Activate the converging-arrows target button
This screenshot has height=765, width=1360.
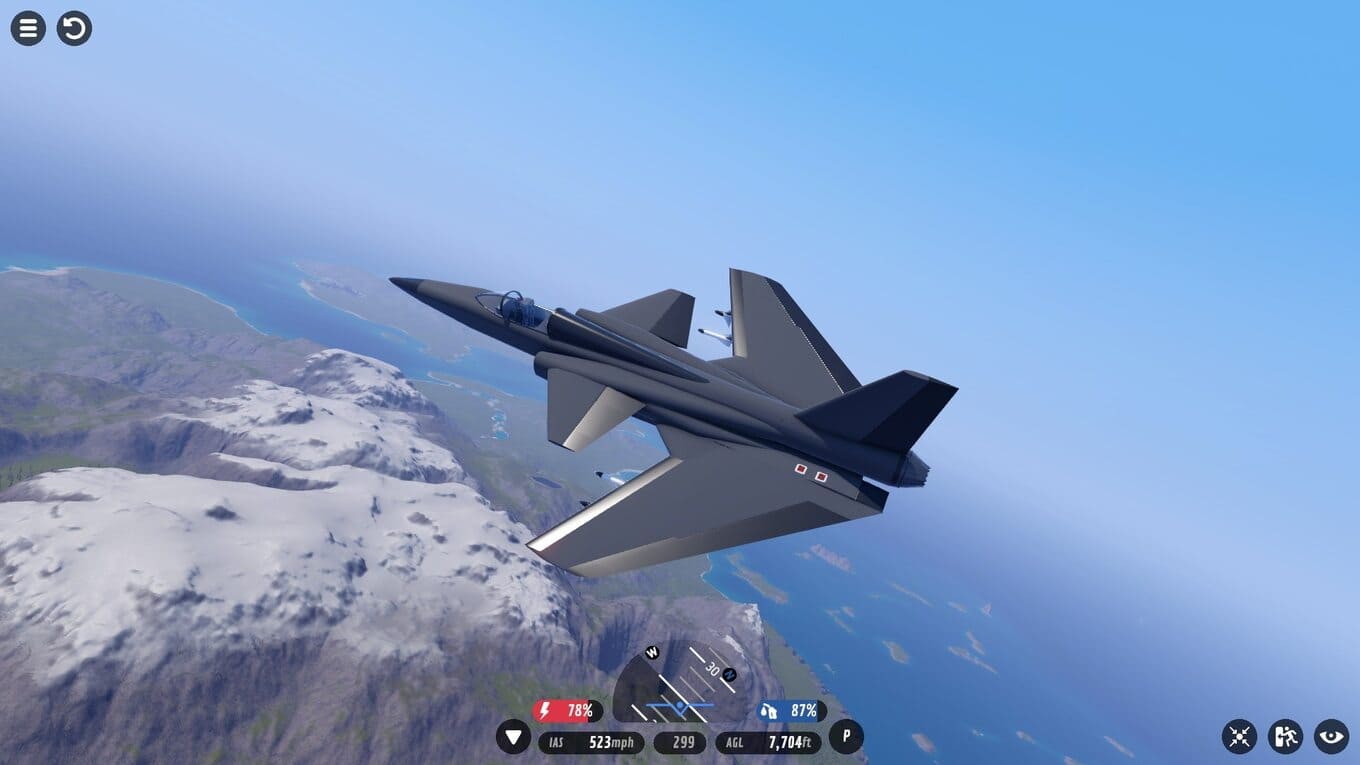(x=1239, y=737)
